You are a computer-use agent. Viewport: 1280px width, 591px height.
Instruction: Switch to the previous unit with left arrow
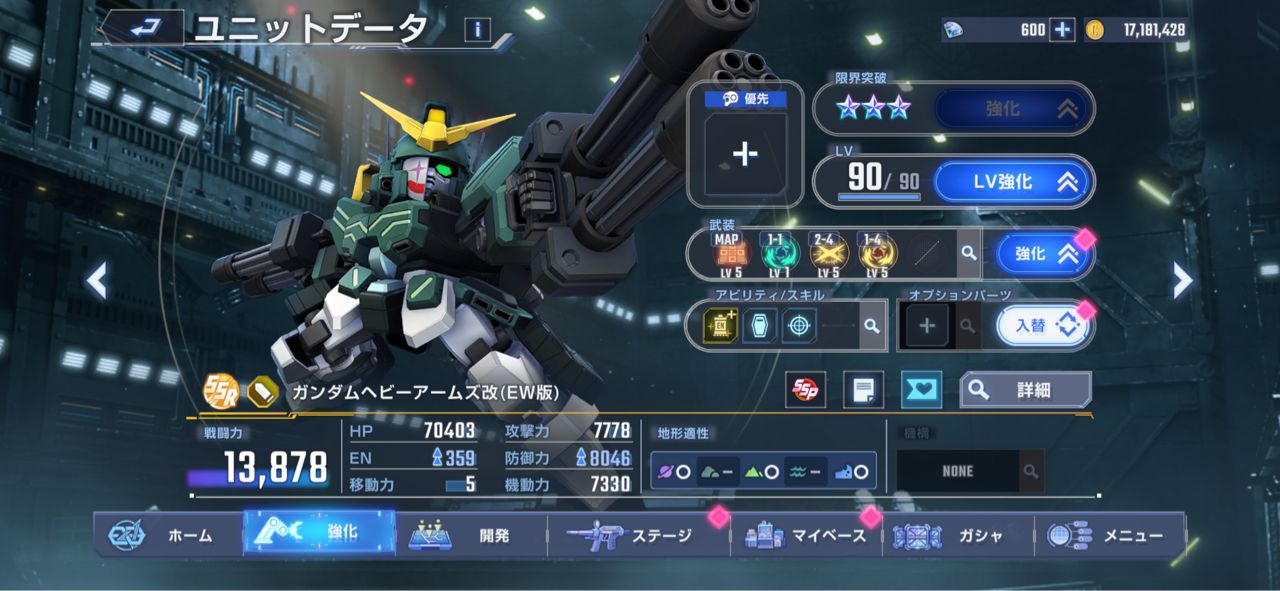tap(97, 281)
